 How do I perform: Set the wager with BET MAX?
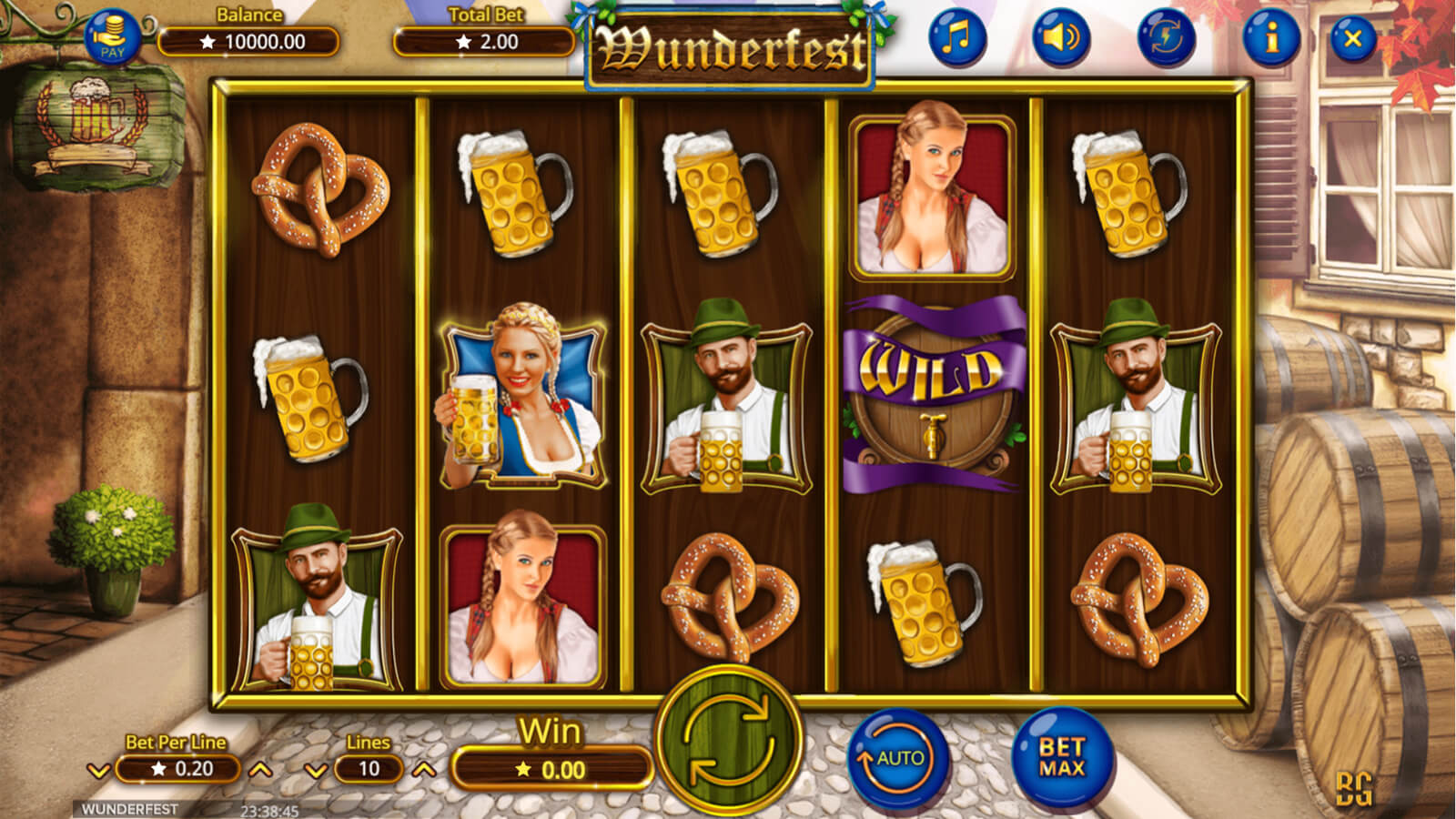(1062, 757)
